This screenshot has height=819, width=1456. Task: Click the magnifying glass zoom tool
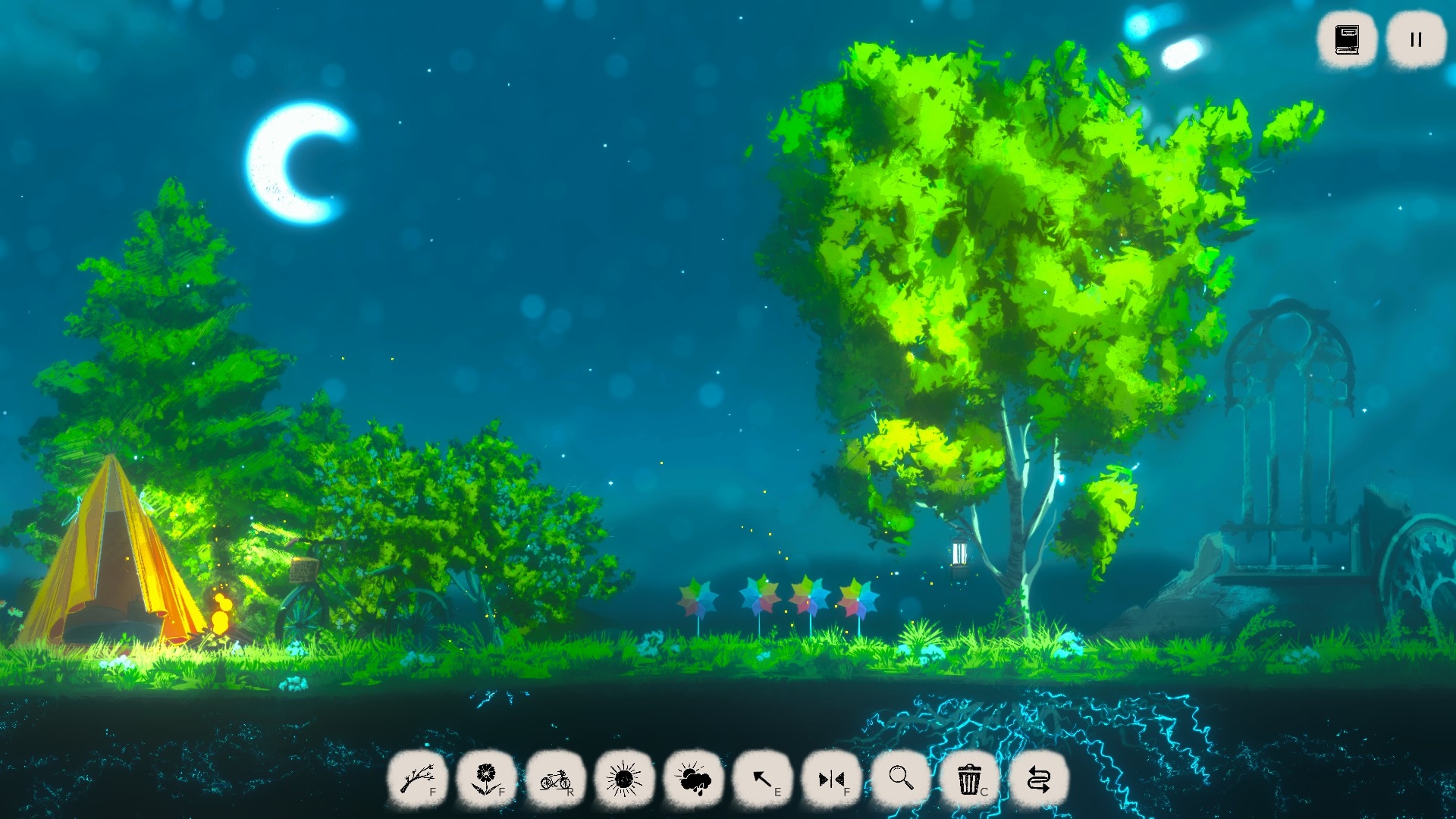click(x=901, y=779)
